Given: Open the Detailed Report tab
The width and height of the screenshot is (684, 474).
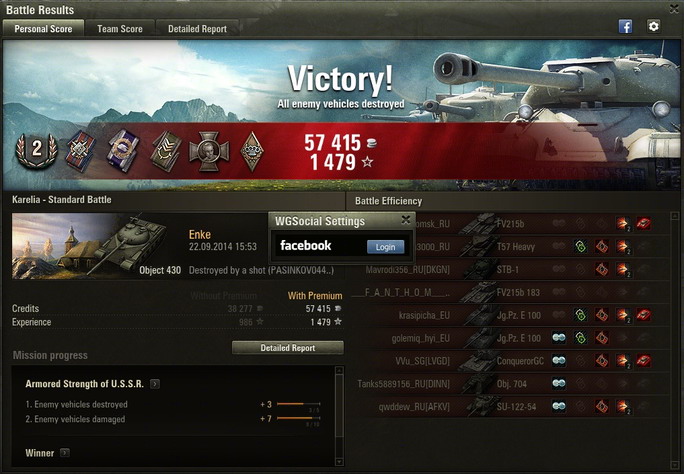Looking at the screenshot, I should [x=197, y=29].
